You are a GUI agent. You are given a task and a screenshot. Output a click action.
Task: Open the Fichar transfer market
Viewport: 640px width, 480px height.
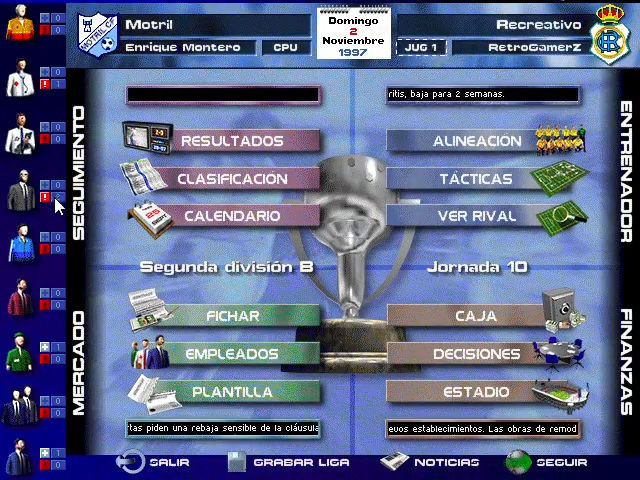(232, 316)
